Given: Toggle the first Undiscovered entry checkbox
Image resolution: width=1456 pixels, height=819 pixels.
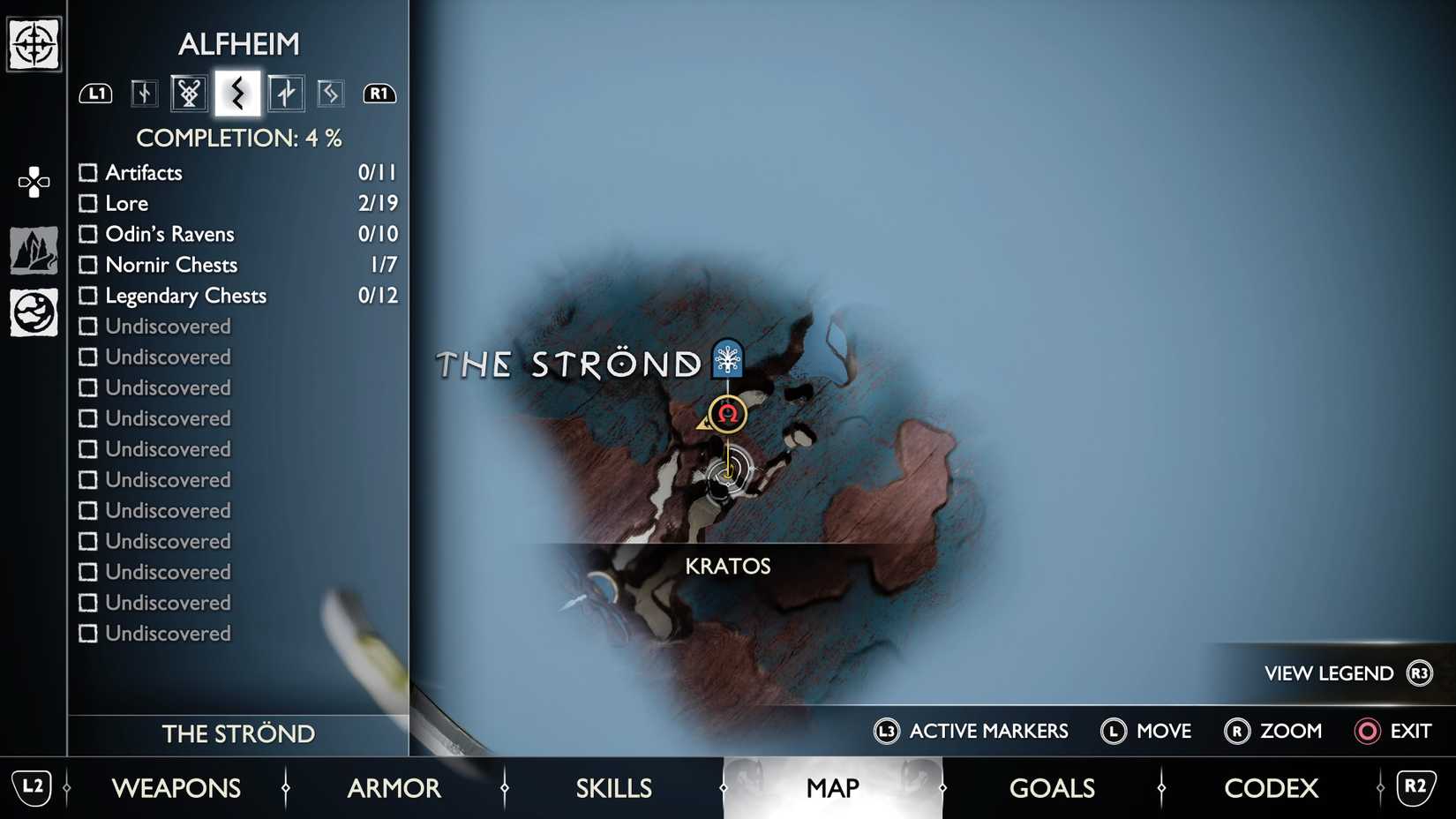Looking at the screenshot, I should click(88, 327).
